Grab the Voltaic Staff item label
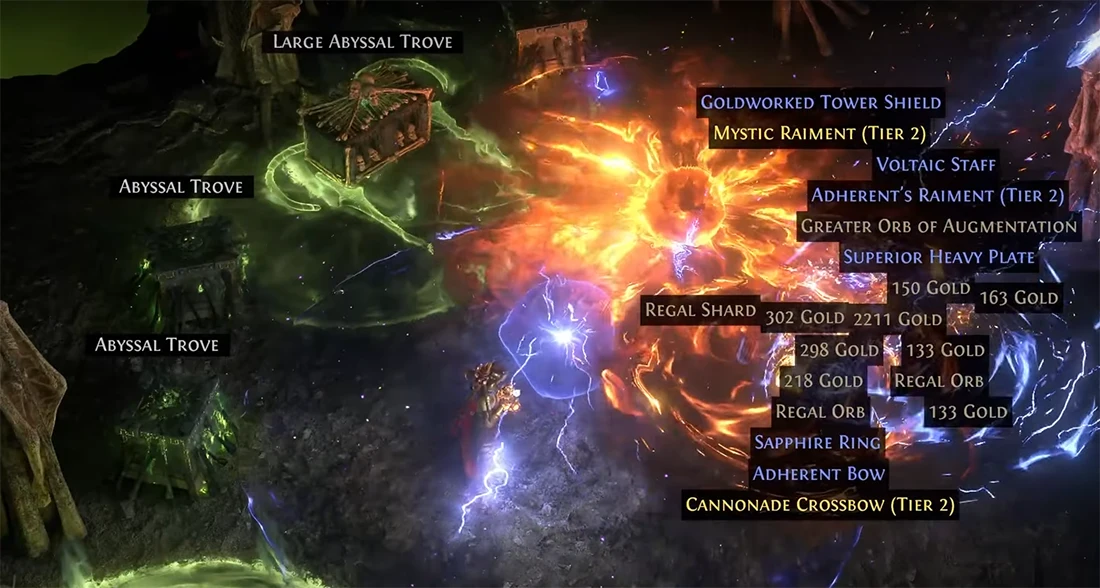The image size is (1100, 588). click(936, 165)
